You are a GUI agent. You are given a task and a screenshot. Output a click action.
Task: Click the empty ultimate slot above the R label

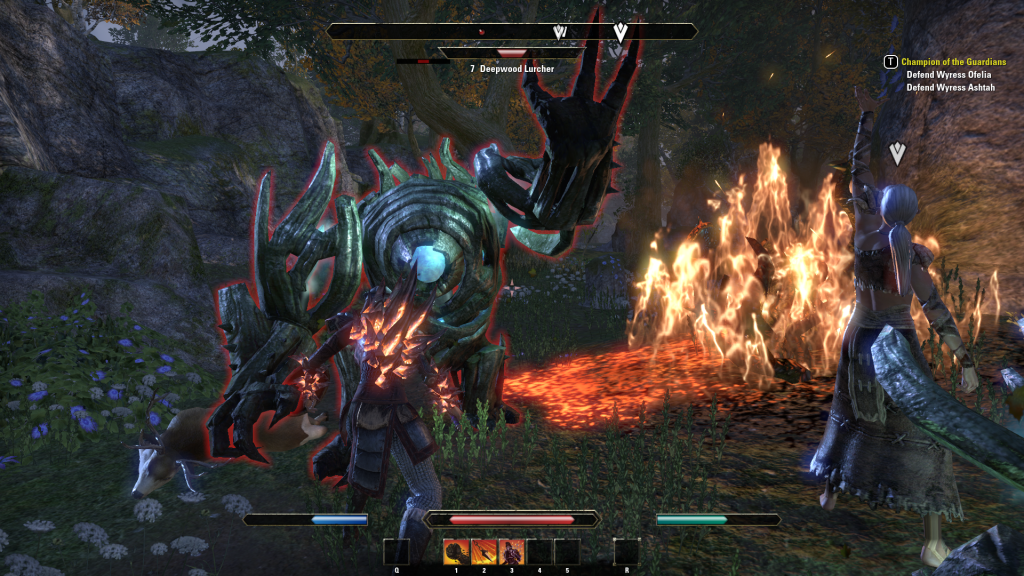click(x=626, y=551)
